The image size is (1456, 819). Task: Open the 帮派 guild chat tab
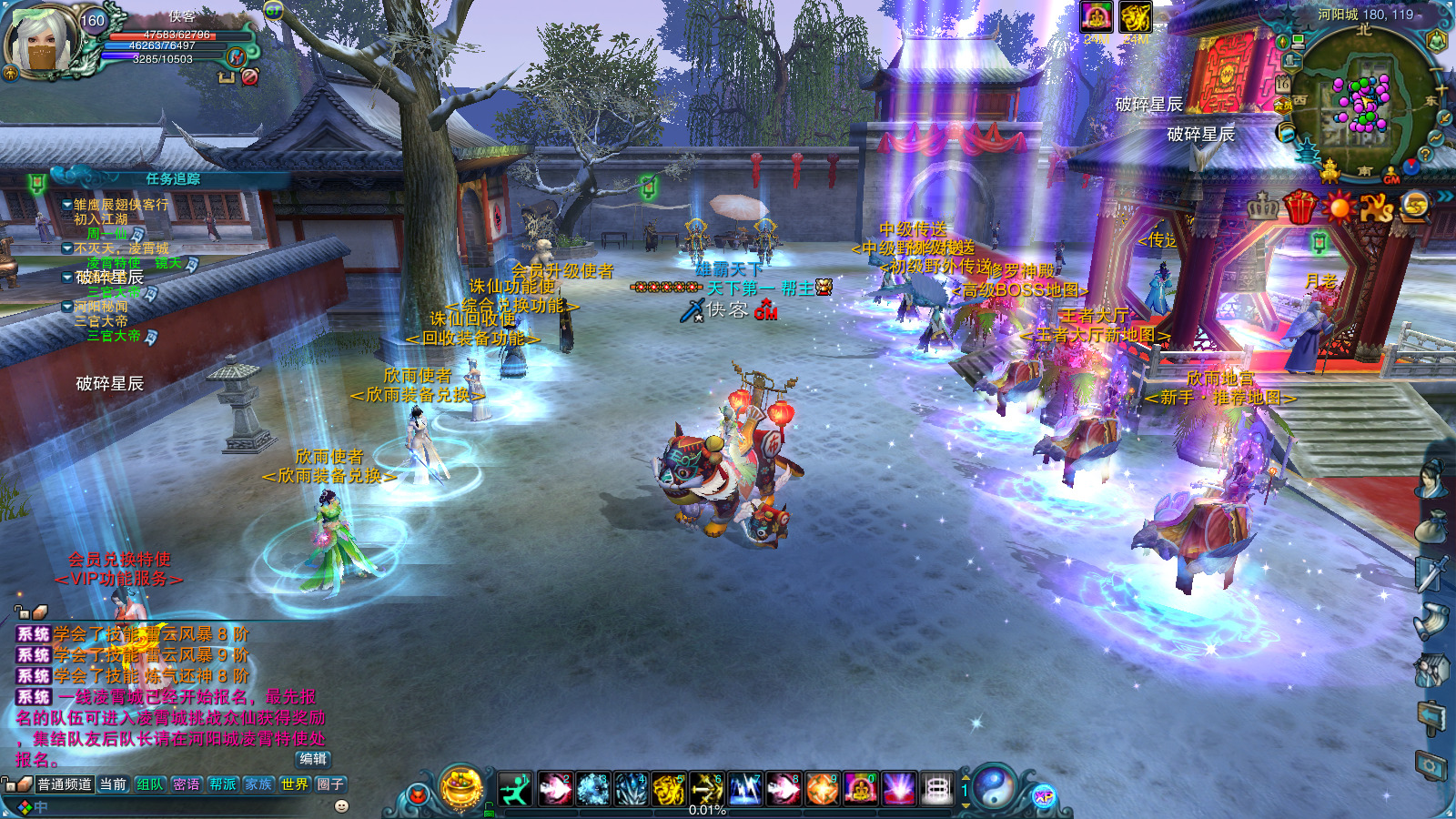click(222, 784)
